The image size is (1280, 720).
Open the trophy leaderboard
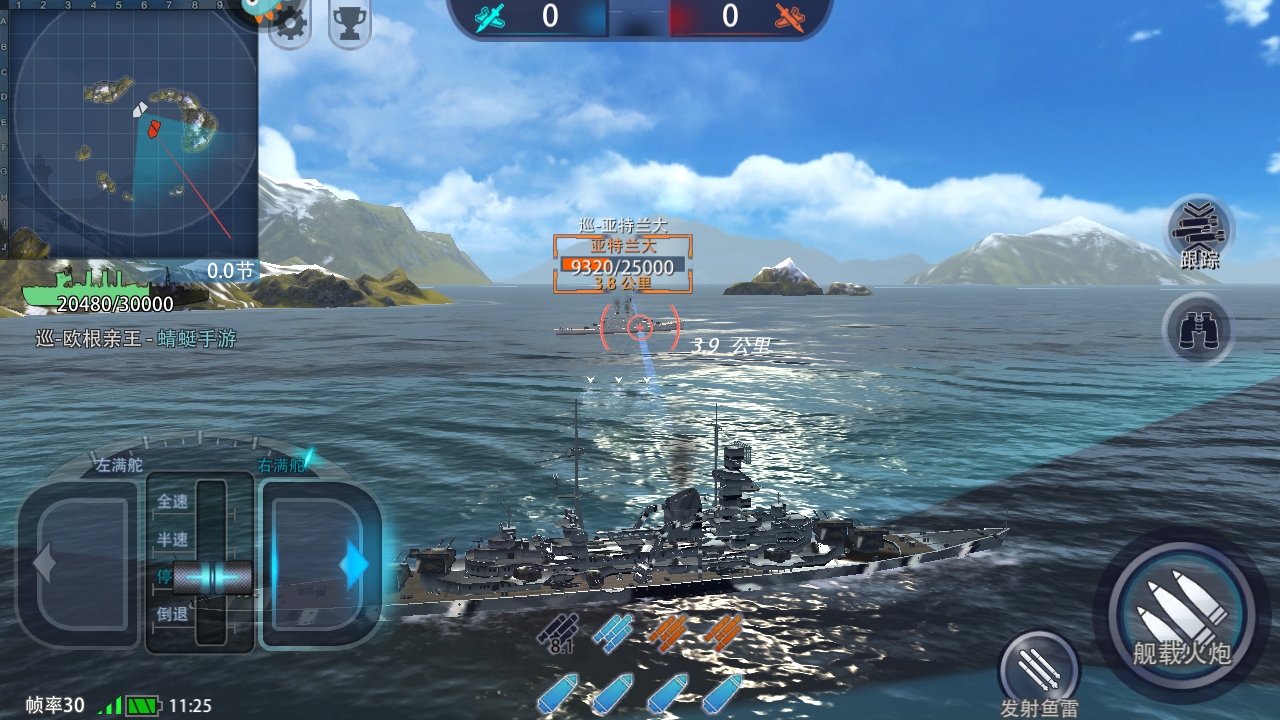[349, 24]
